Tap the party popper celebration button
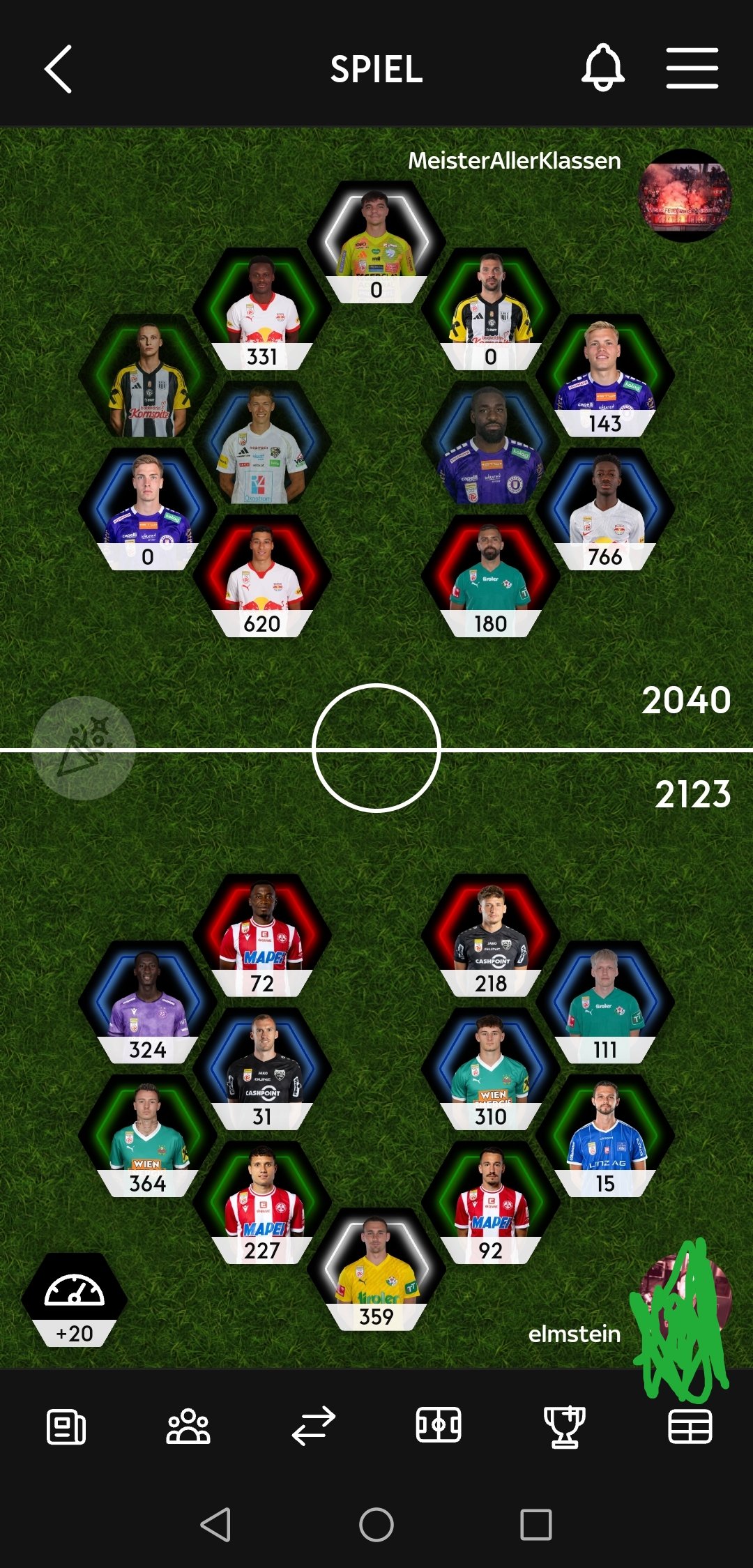The width and height of the screenshot is (753, 1568). (84, 747)
